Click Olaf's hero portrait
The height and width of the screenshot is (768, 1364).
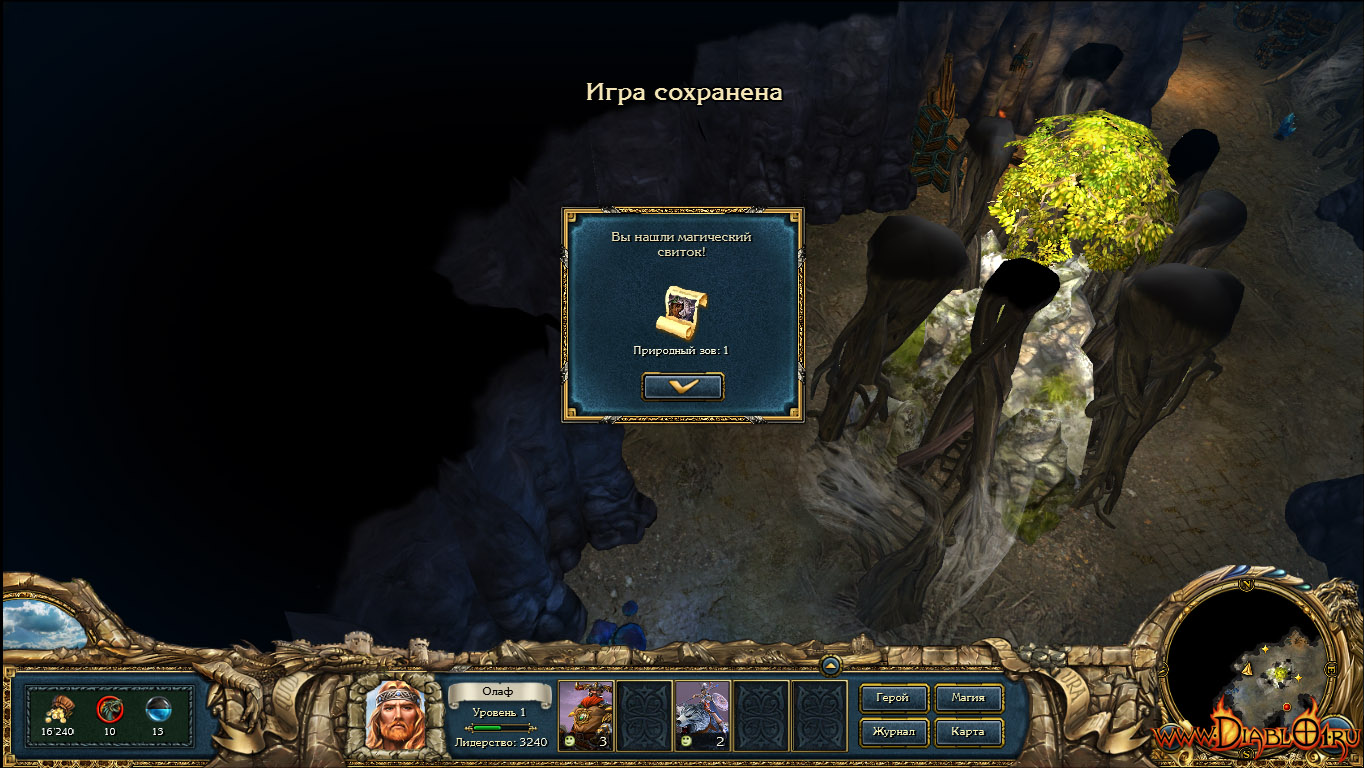click(x=395, y=715)
